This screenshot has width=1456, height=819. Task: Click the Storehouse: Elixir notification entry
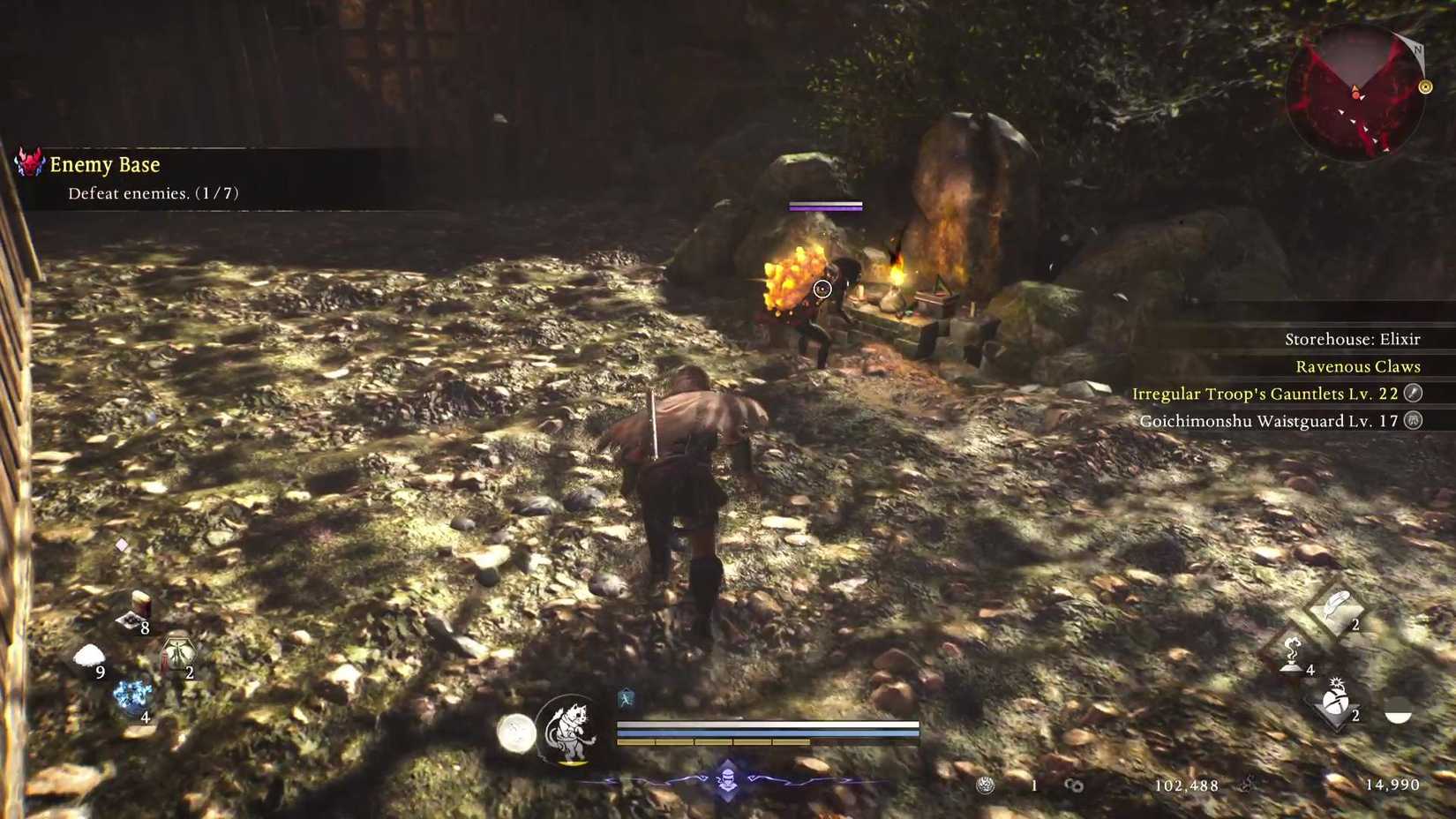1353,339
